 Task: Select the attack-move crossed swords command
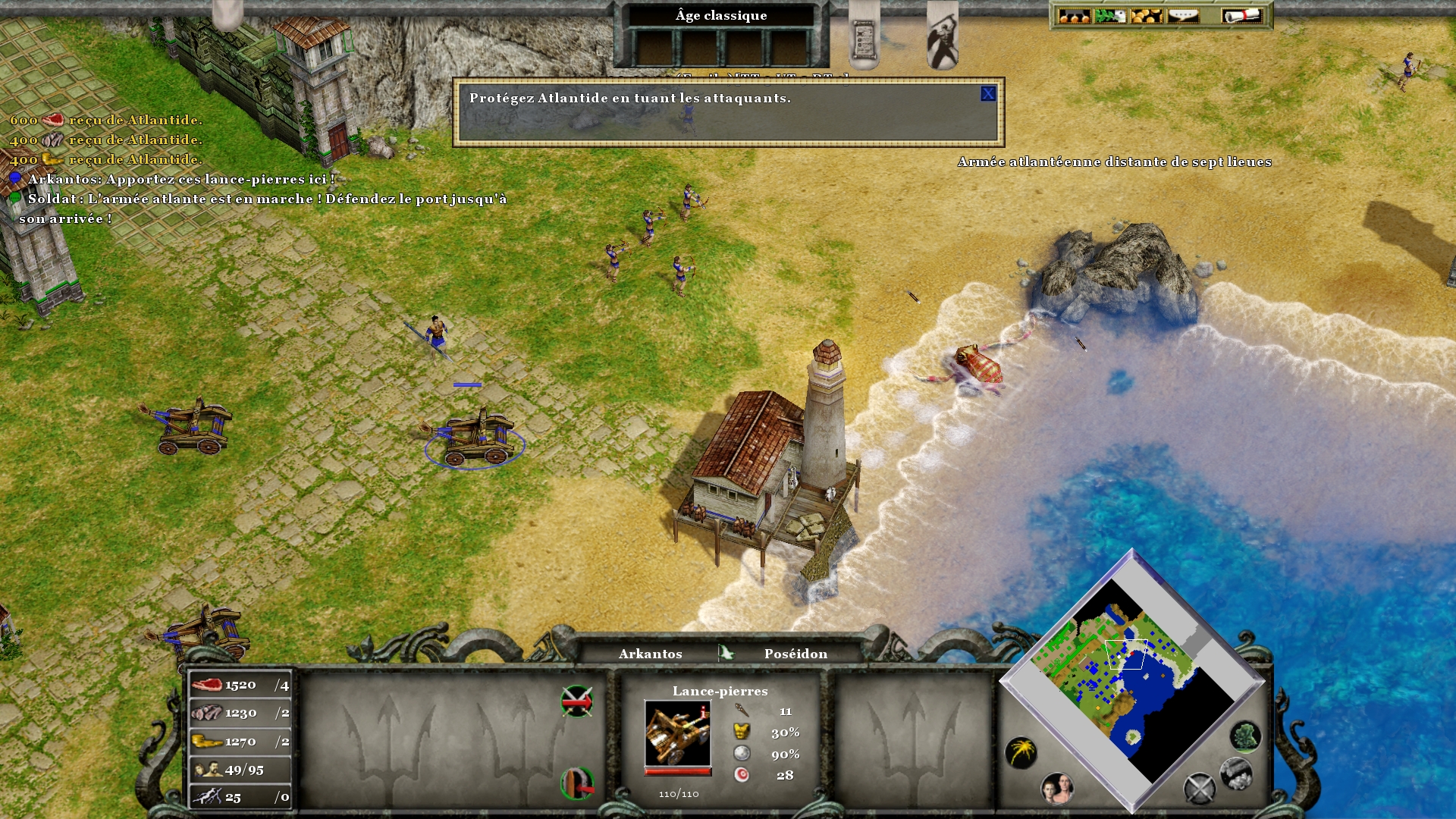pyautogui.click(x=576, y=701)
